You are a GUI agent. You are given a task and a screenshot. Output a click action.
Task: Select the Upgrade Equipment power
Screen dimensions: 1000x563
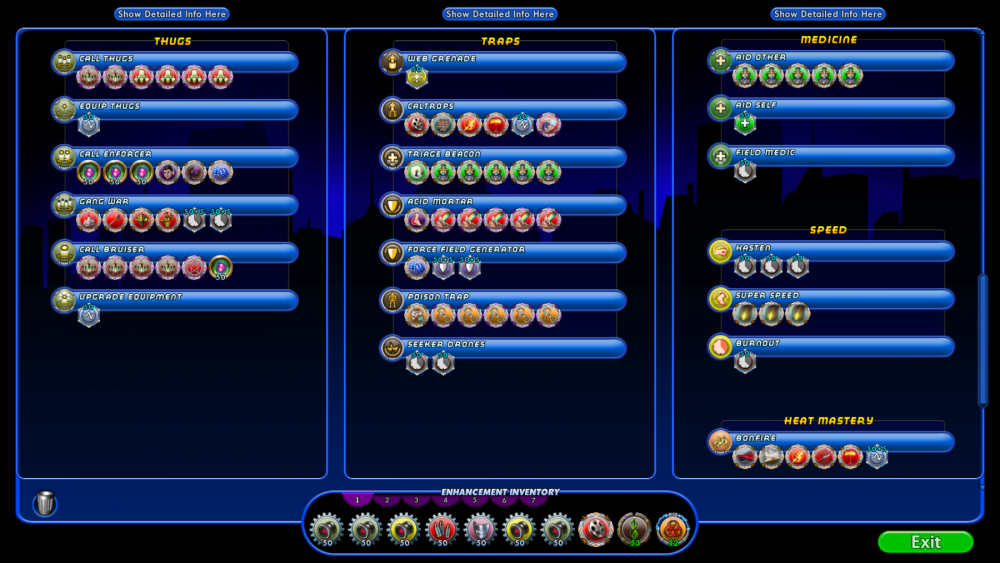(x=185, y=299)
